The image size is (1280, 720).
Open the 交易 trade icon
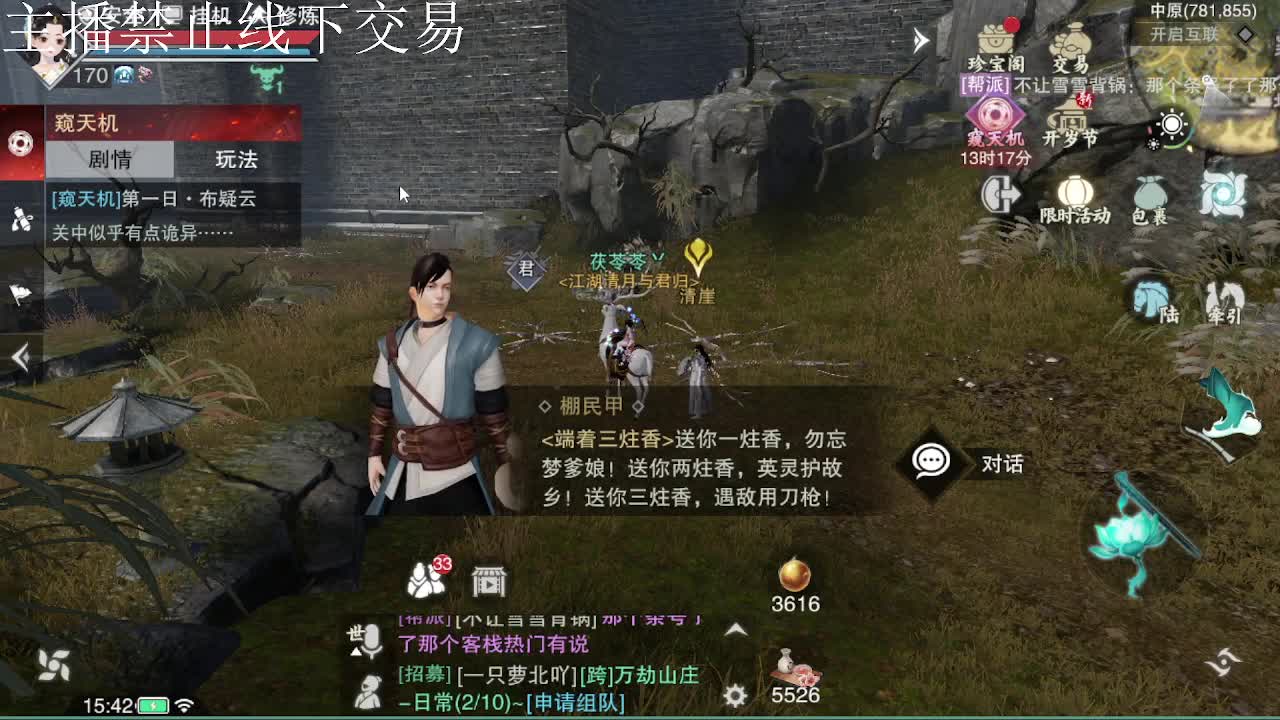coord(1072,42)
